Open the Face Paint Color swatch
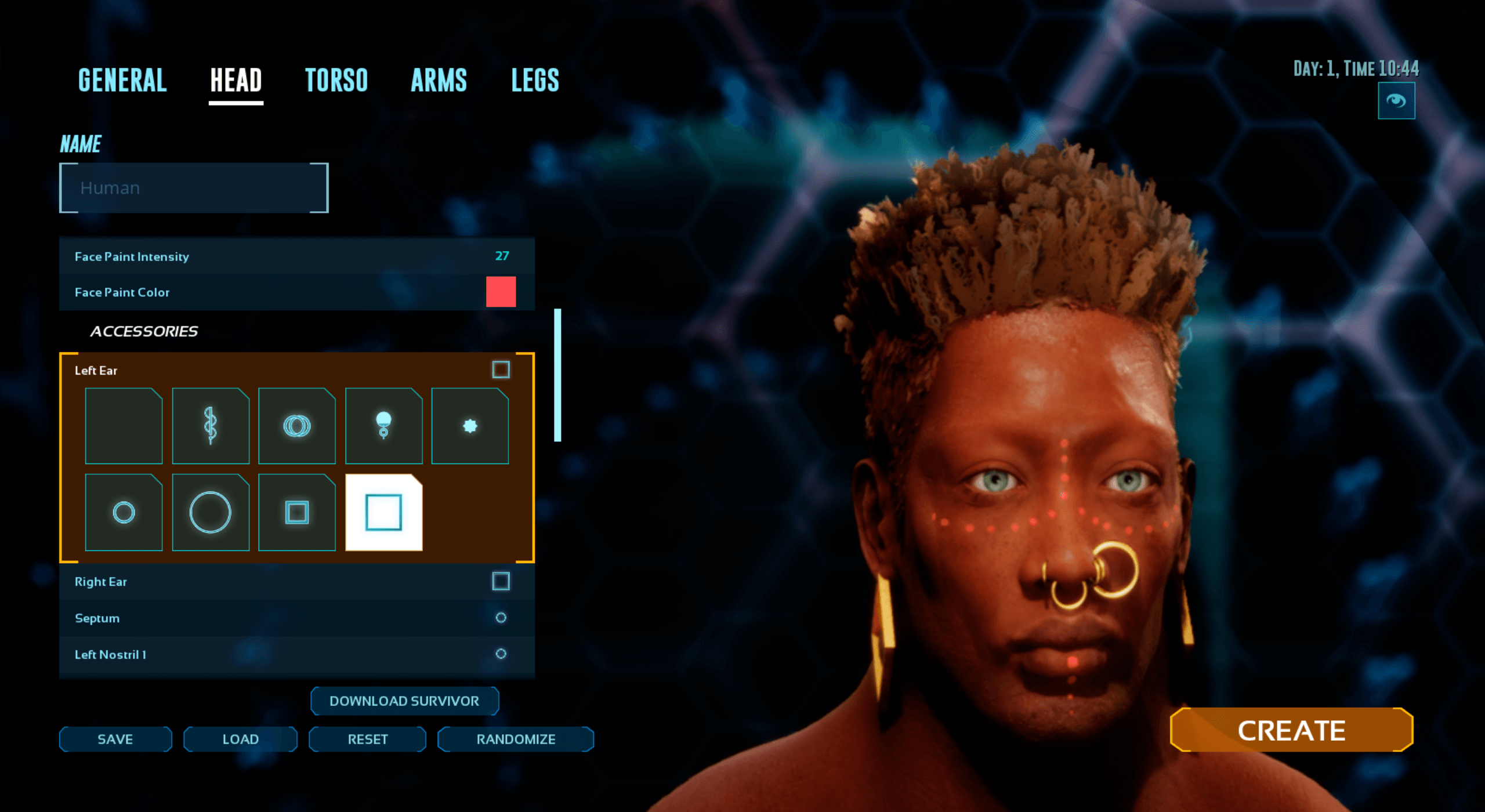The height and width of the screenshot is (812, 1485). (501, 292)
